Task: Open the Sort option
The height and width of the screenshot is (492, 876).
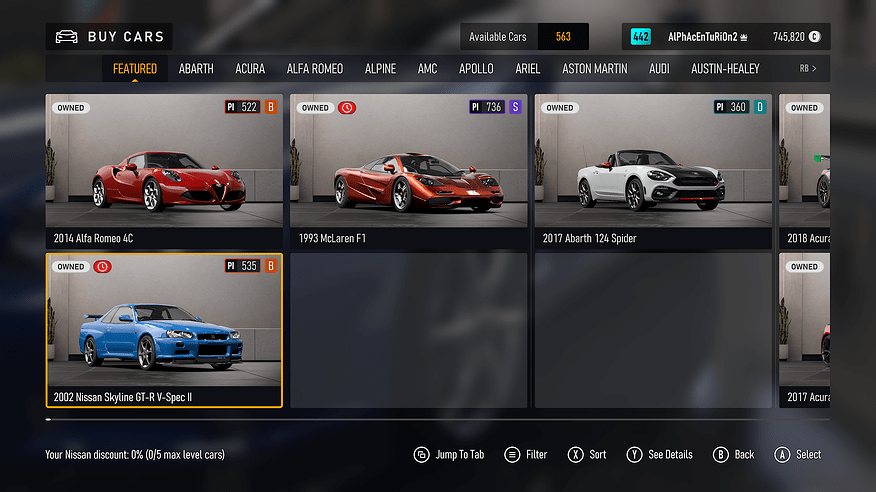Action: [x=587, y=455]
